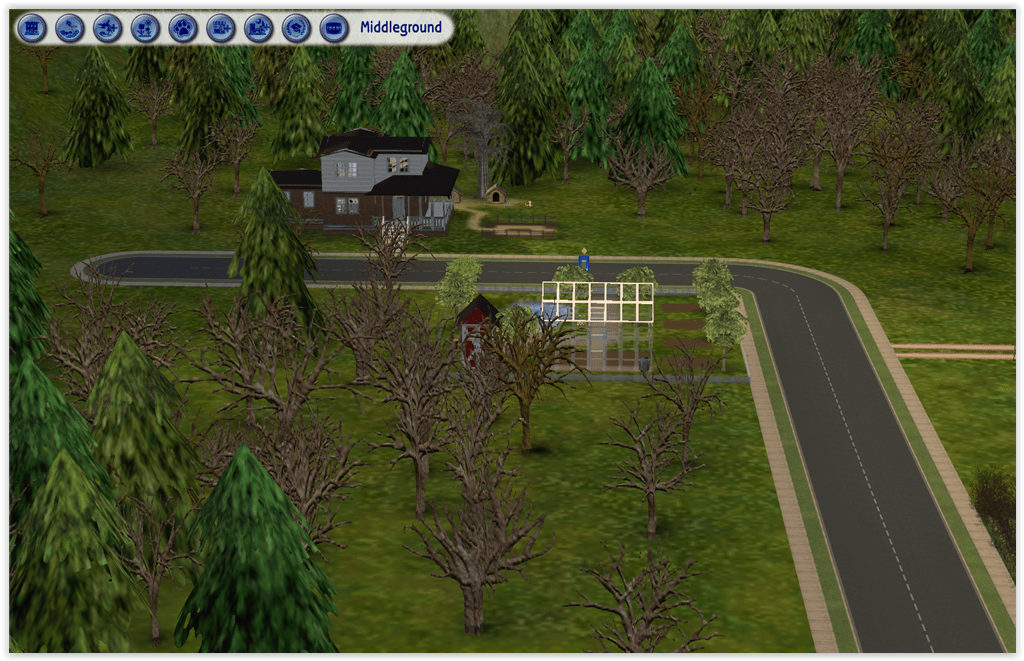Open the airplane icon toolbar button

(108, 28)
